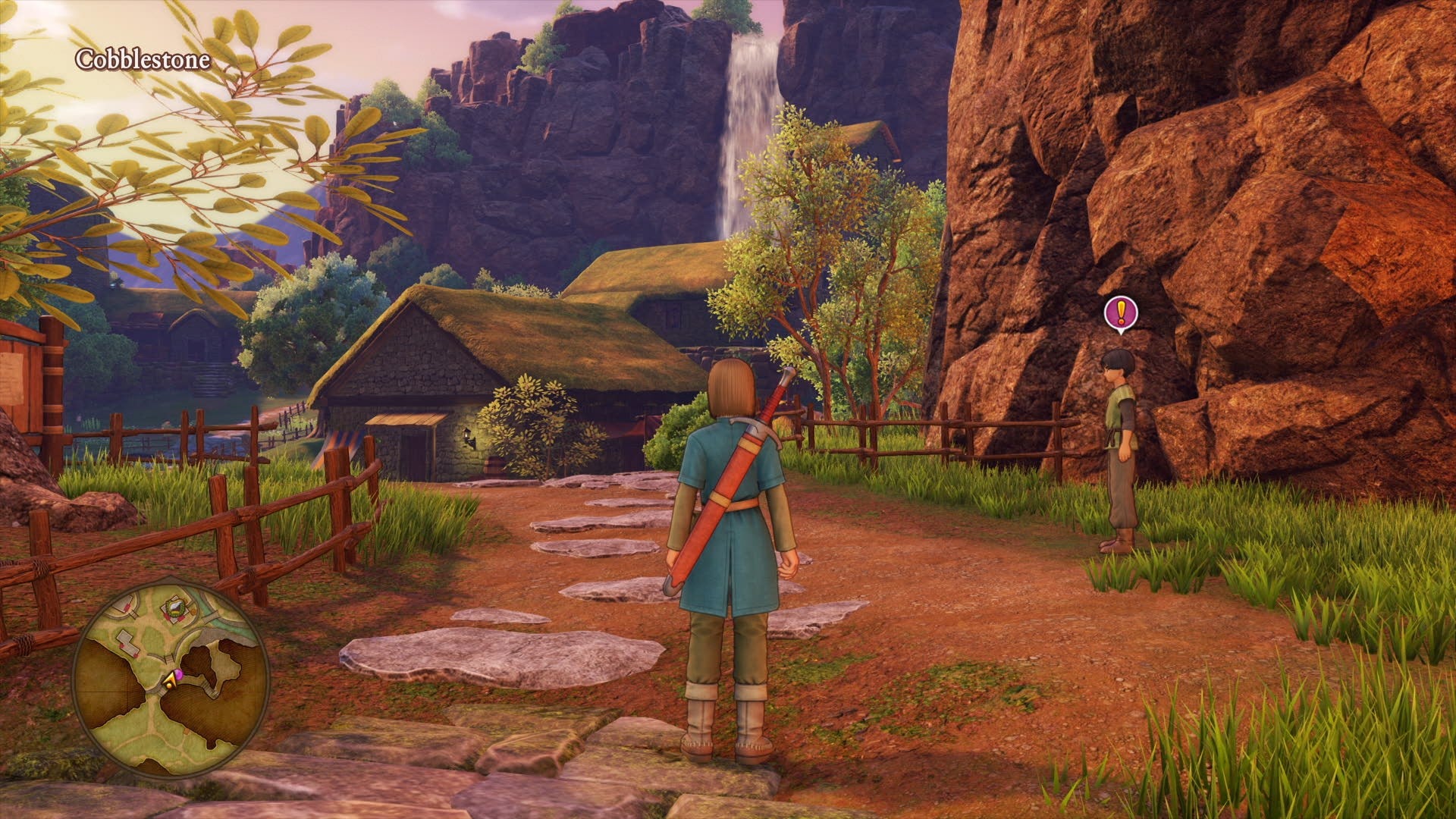Select the golden player arrow on the minimap
The width and height of the screenshot is (1456, 819).
[x=170, y=680]
